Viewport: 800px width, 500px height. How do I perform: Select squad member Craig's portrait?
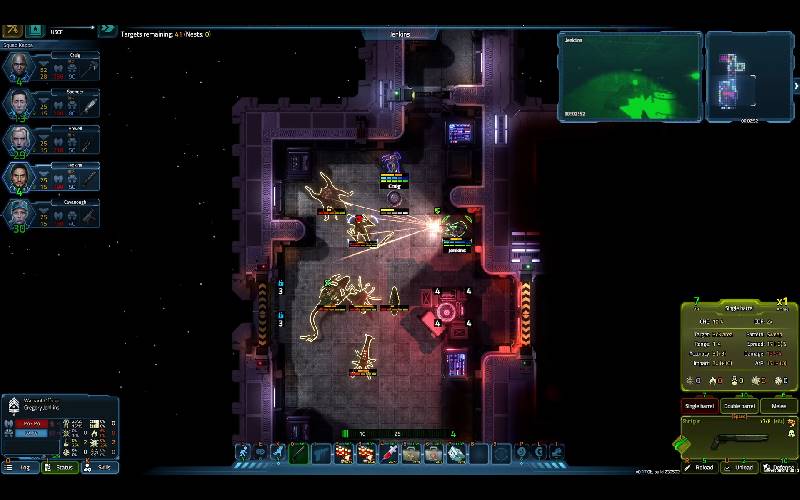(x=19, y=66)
